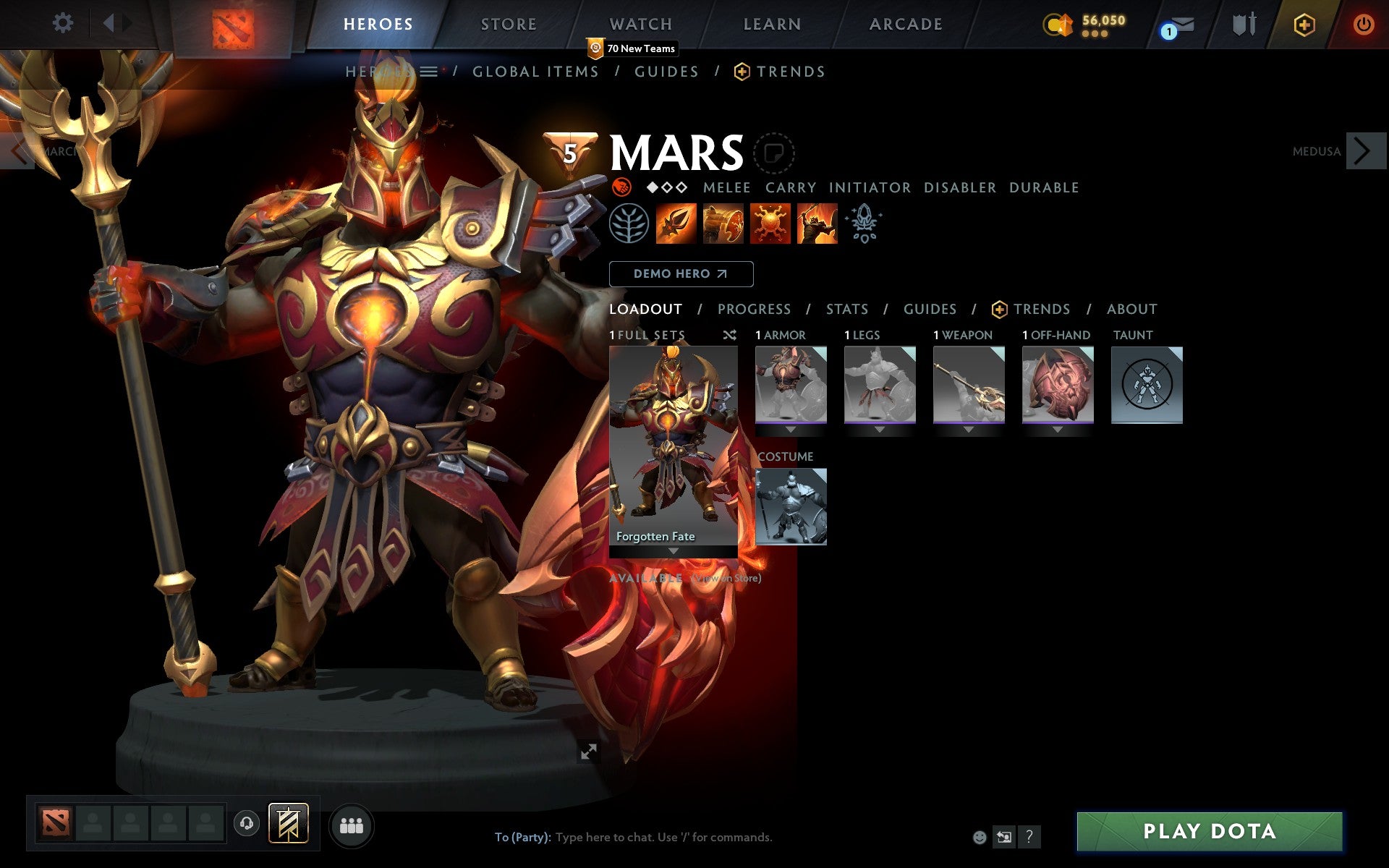This screenshot has width=1389, height=868.
Task: Open the ARCADE menu item
Action: [x=905, y=24]
